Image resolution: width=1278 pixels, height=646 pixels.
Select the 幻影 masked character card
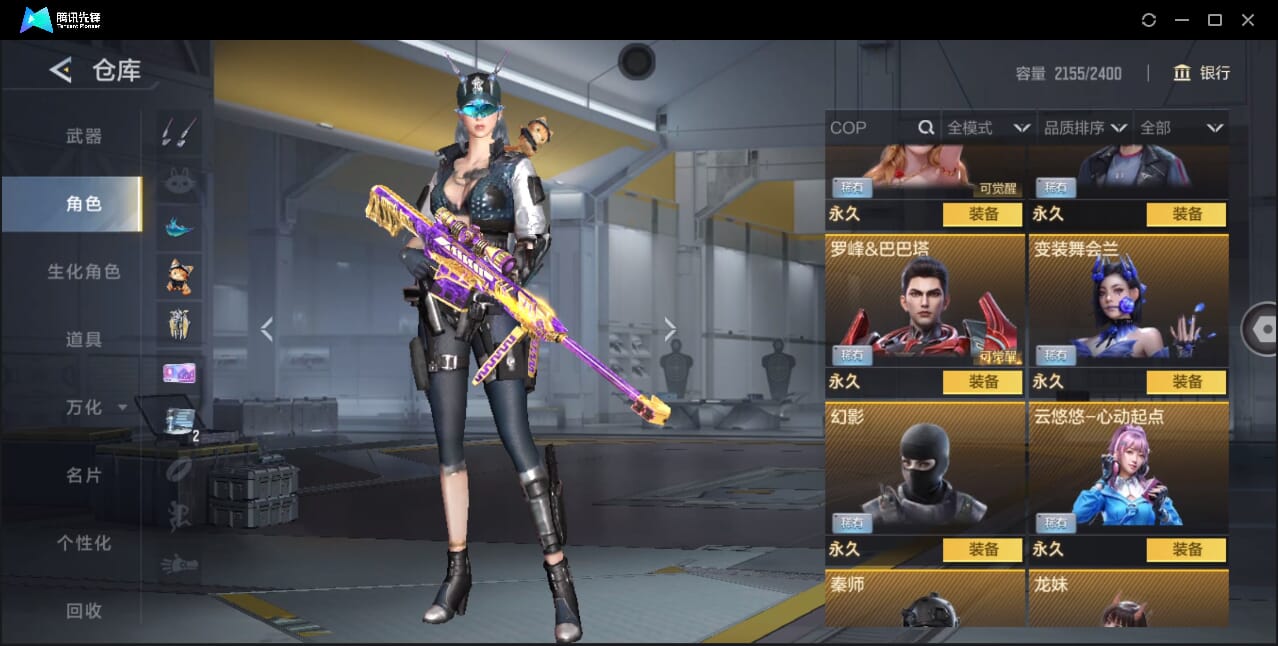(x=924, y=468)
